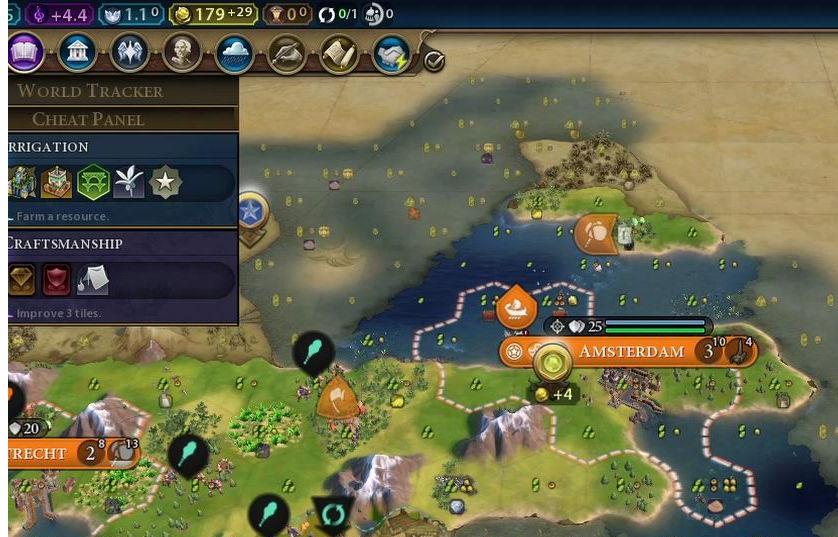Click the green aqueduct hexagon icon
The image size is (838, 537).
(x=93, y=183)
